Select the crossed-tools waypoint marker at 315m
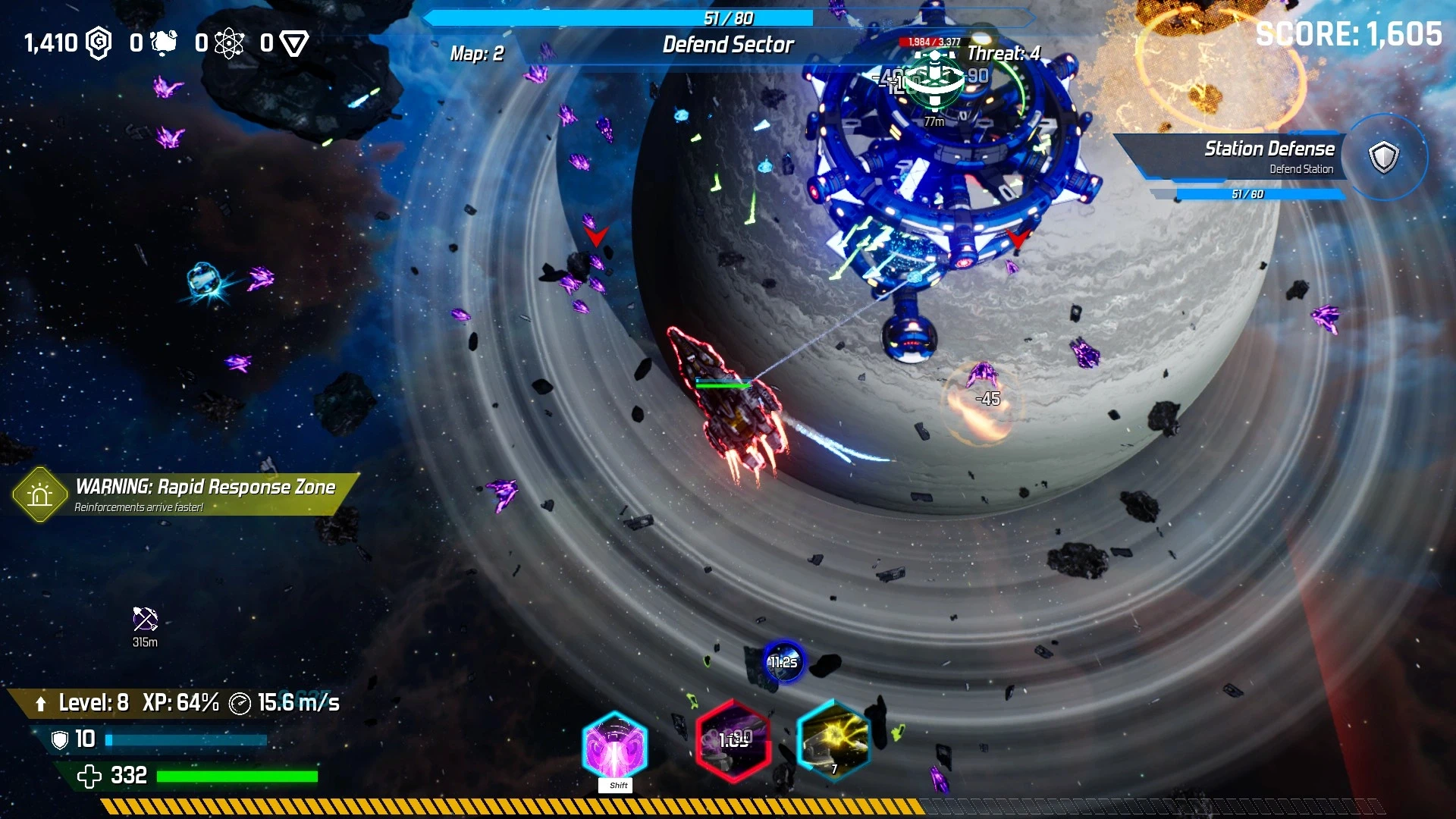 point(145,620)
